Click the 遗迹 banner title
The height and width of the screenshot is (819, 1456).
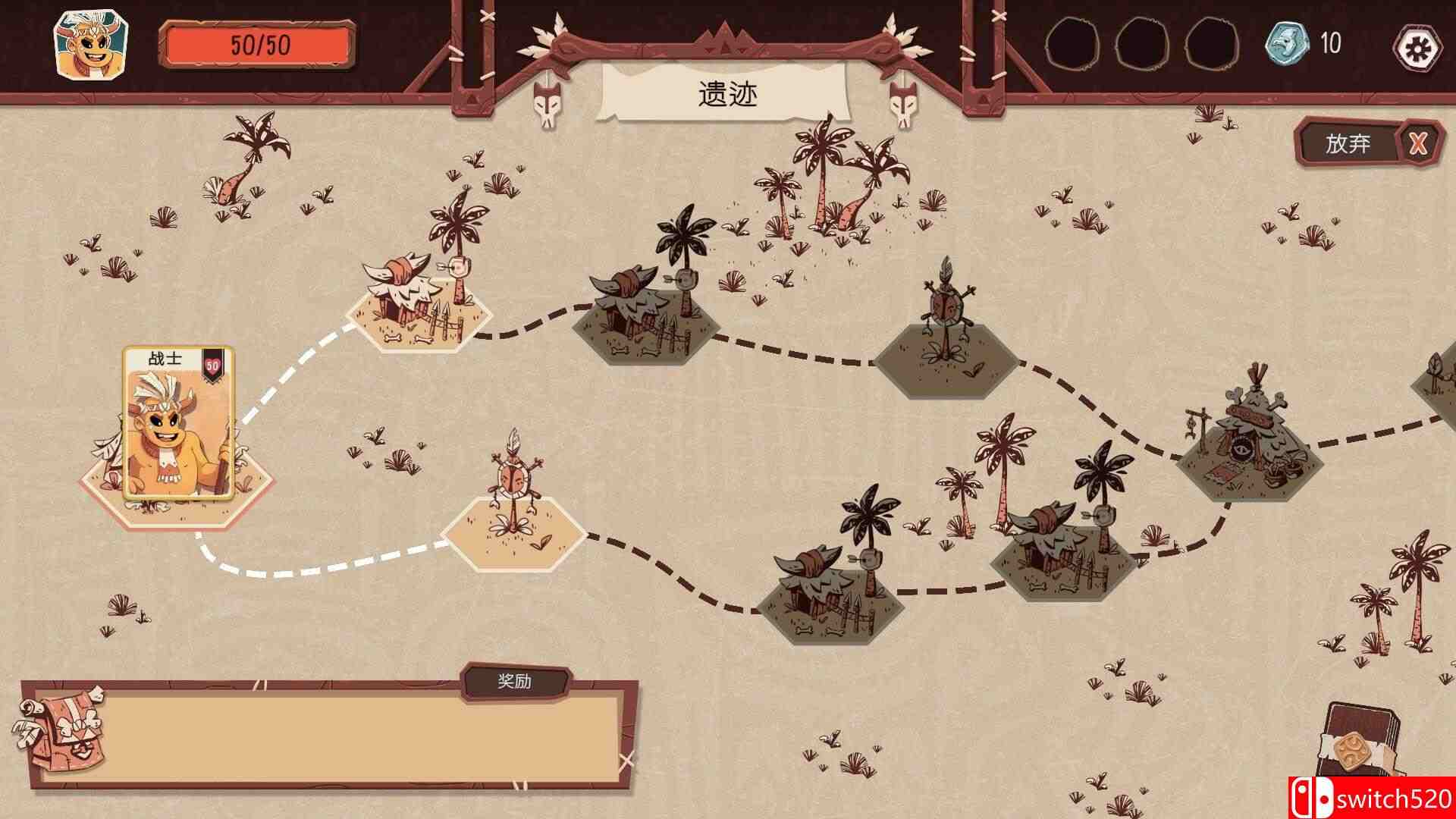pos(730,91)
